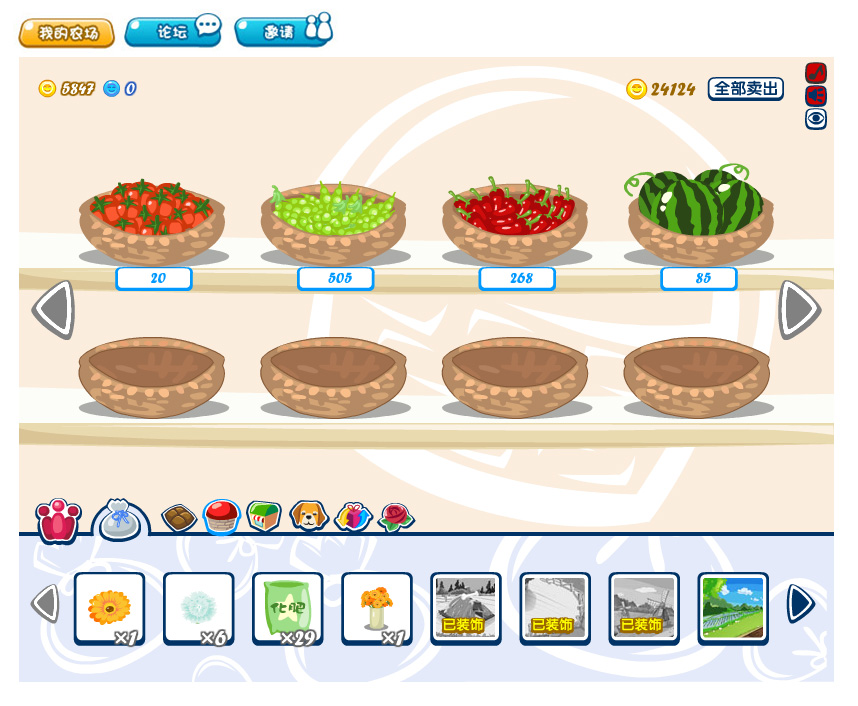Select the 化肥 fertilizer bag item

tap(288, 607)
